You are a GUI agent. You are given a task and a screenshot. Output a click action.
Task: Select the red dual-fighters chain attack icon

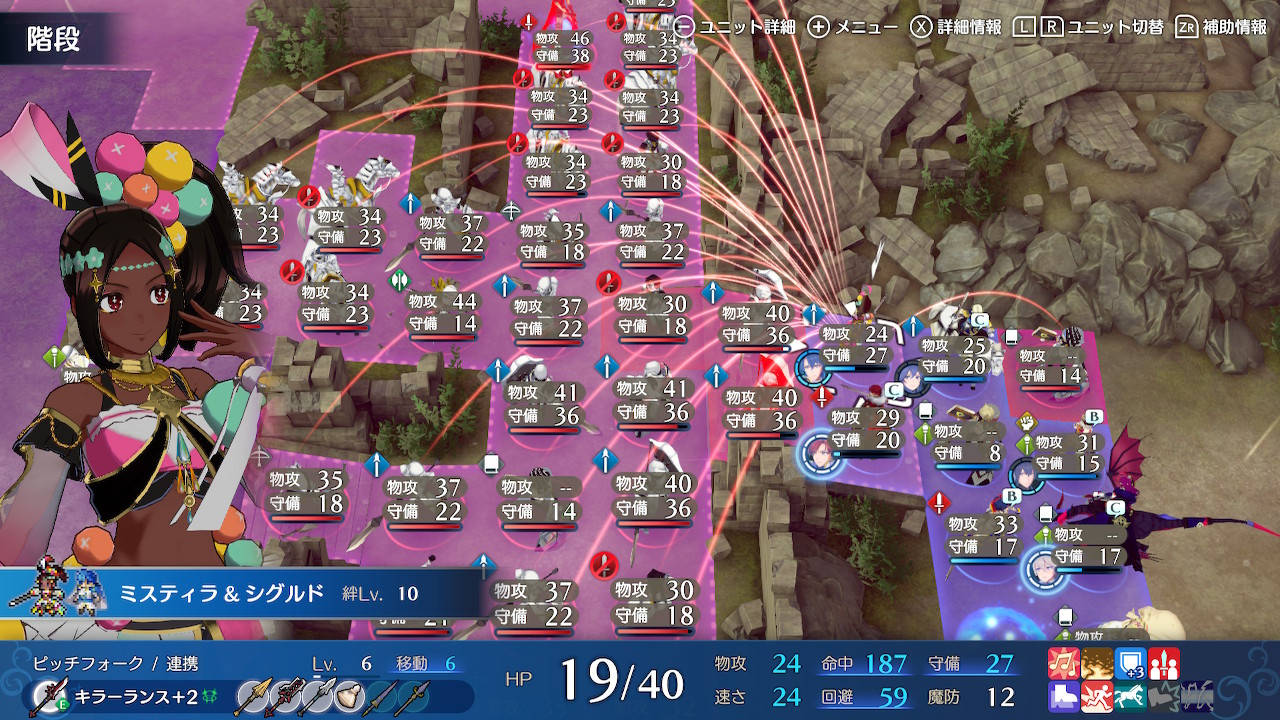tap(1164, 663)
